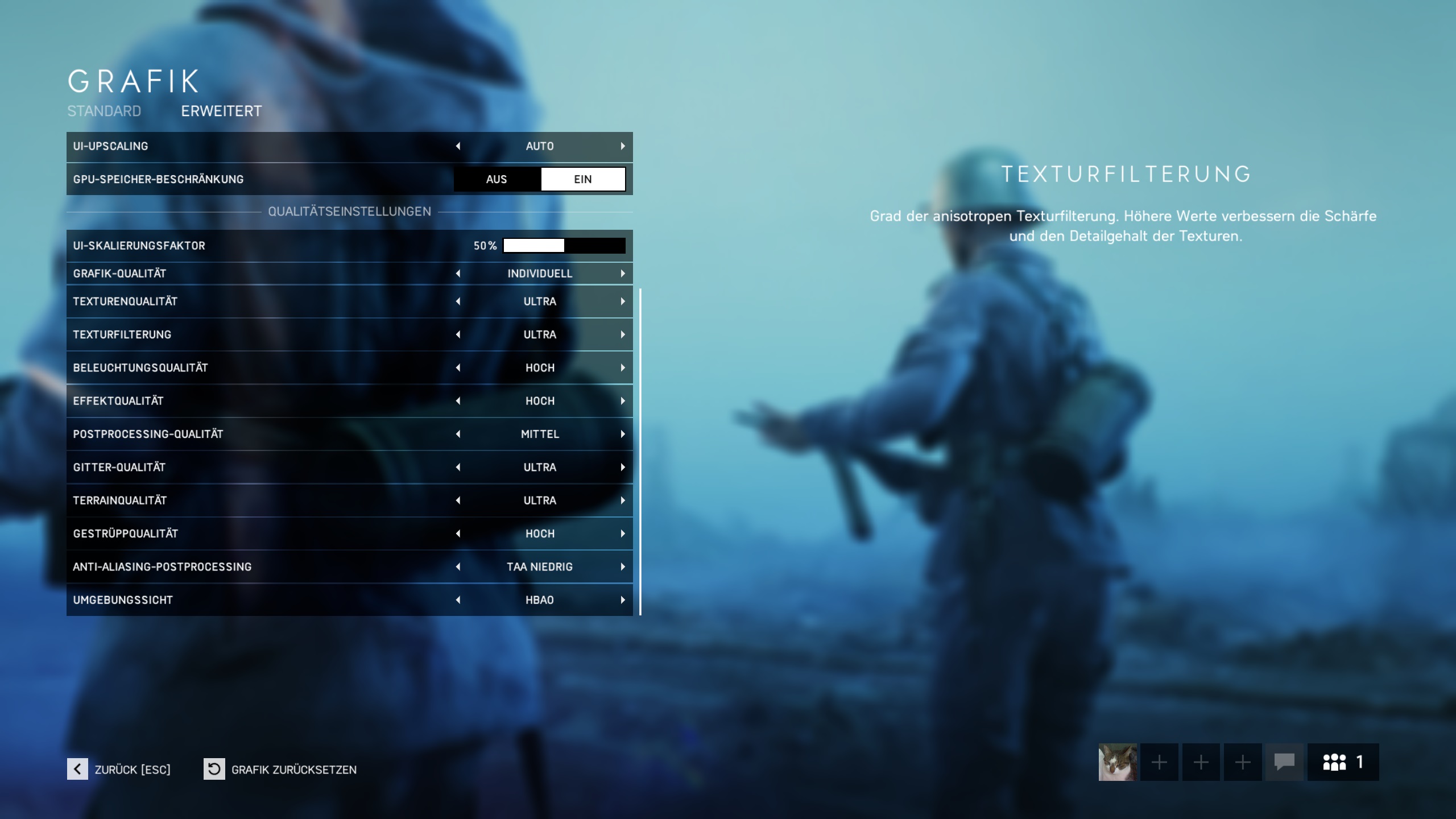Screen dimensions: 1456x819
Task: Lower Texturfilterung using the left arrow
Action: click(460, 334)
